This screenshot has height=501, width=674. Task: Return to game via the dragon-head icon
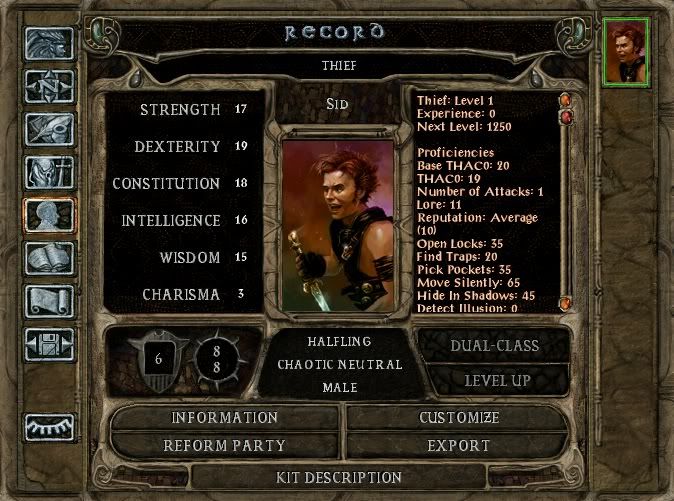pos(50,42)
